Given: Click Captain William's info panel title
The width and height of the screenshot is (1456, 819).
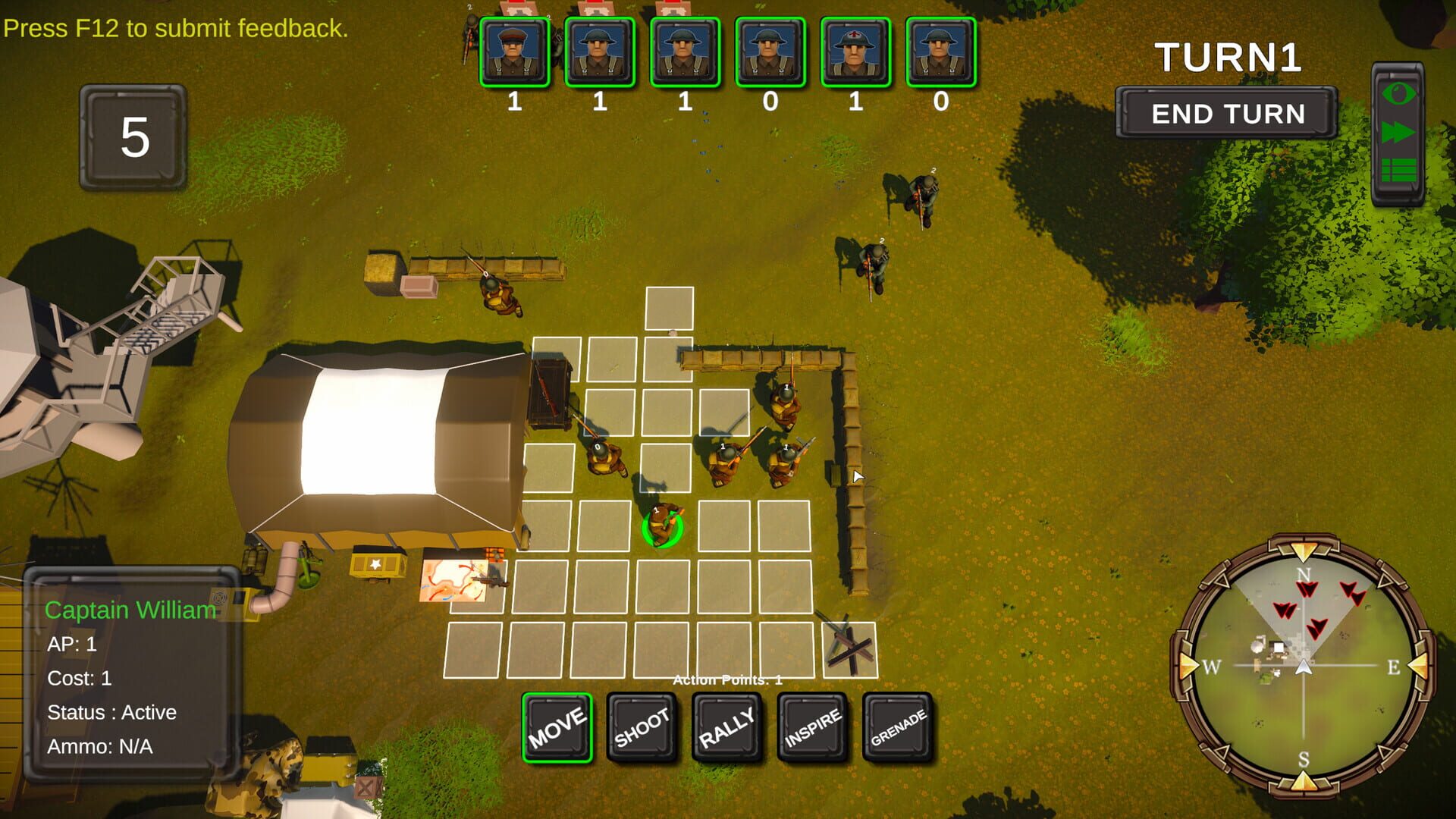Looking at the screenshot, I should tap(130, 610).
